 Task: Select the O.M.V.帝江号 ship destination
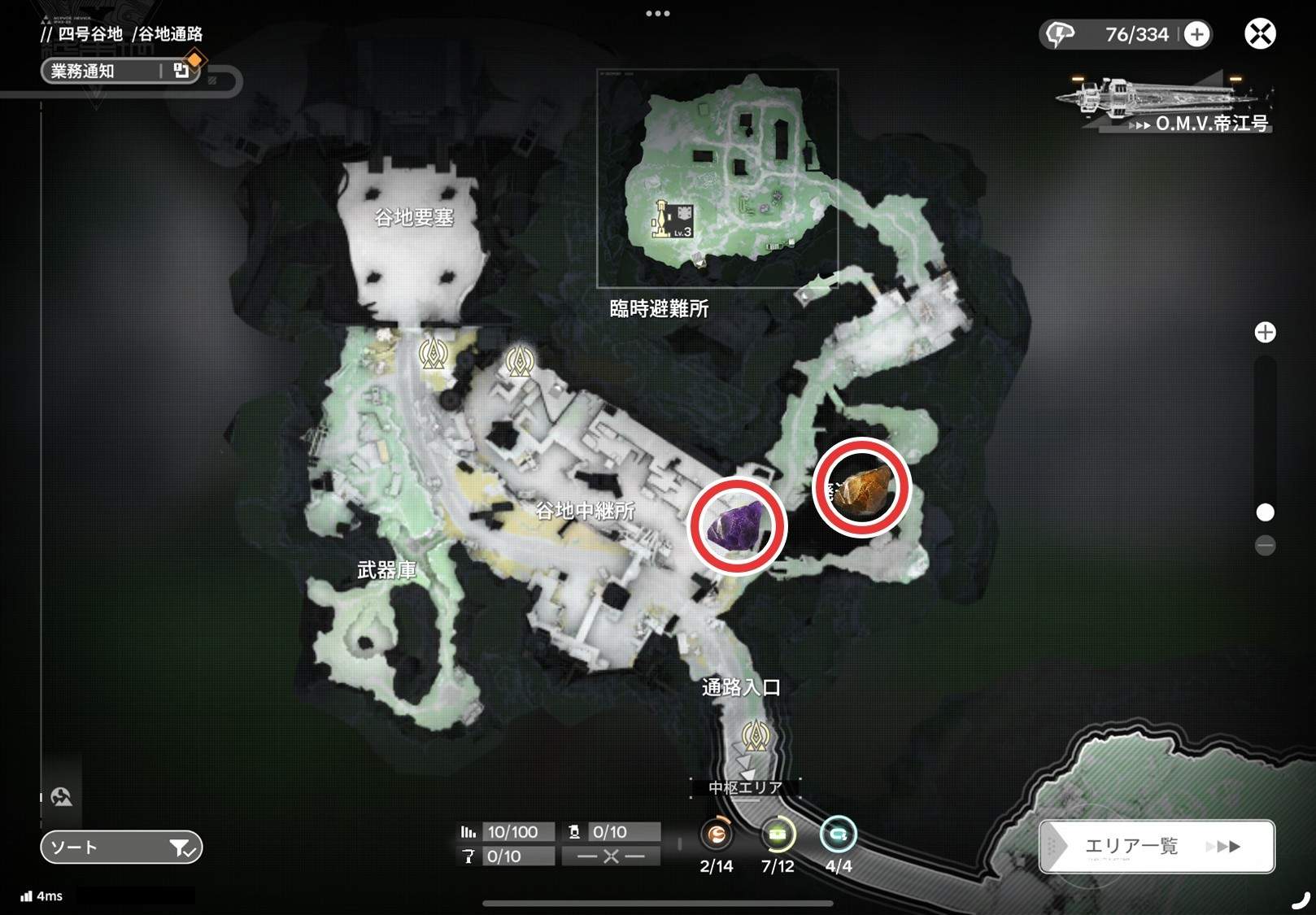pos(1171,106)
